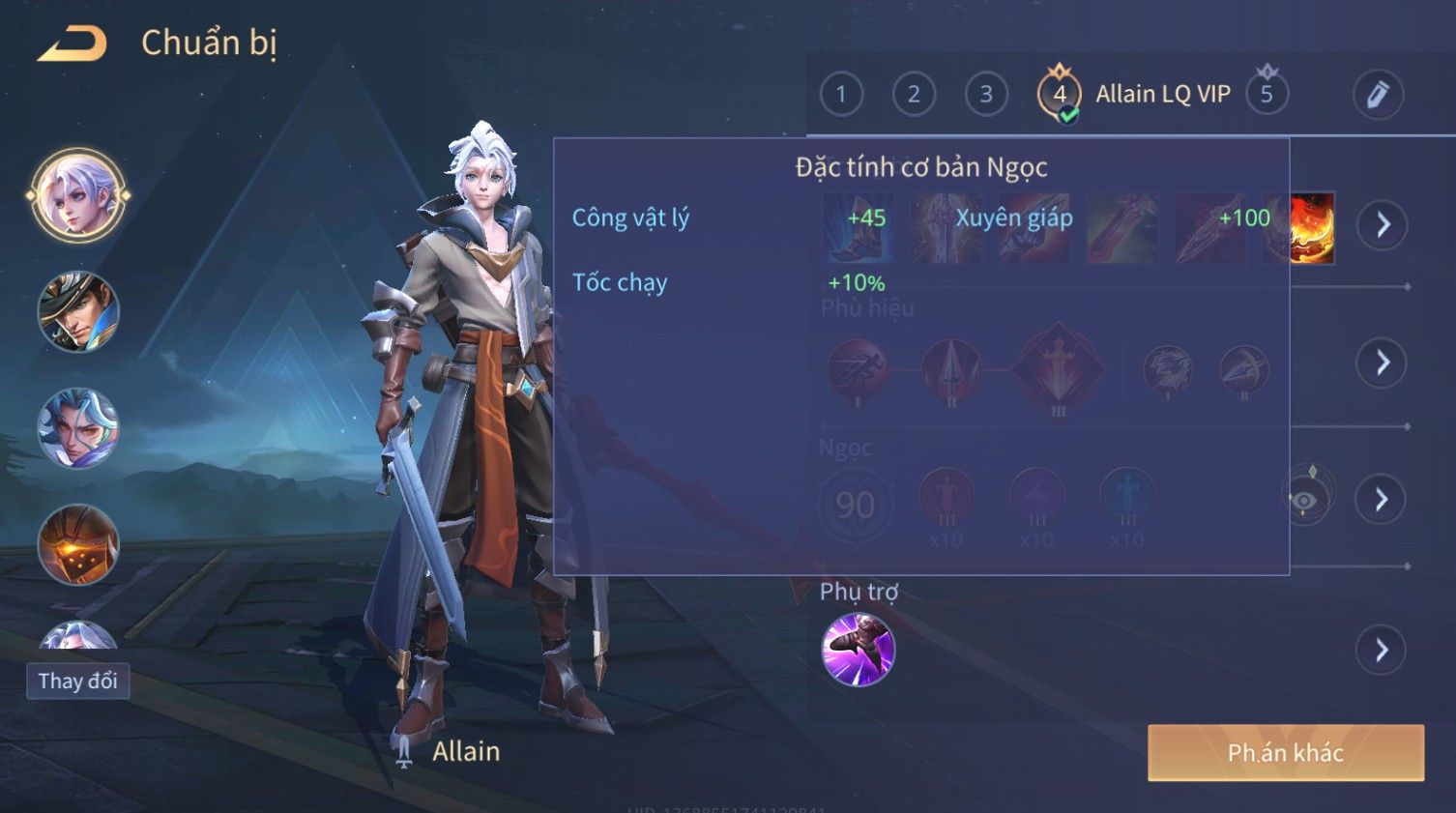This screenshot has width=1456, height=813.
Task: Edit the preset name with pencil icon
Action: pos(1377,95)
